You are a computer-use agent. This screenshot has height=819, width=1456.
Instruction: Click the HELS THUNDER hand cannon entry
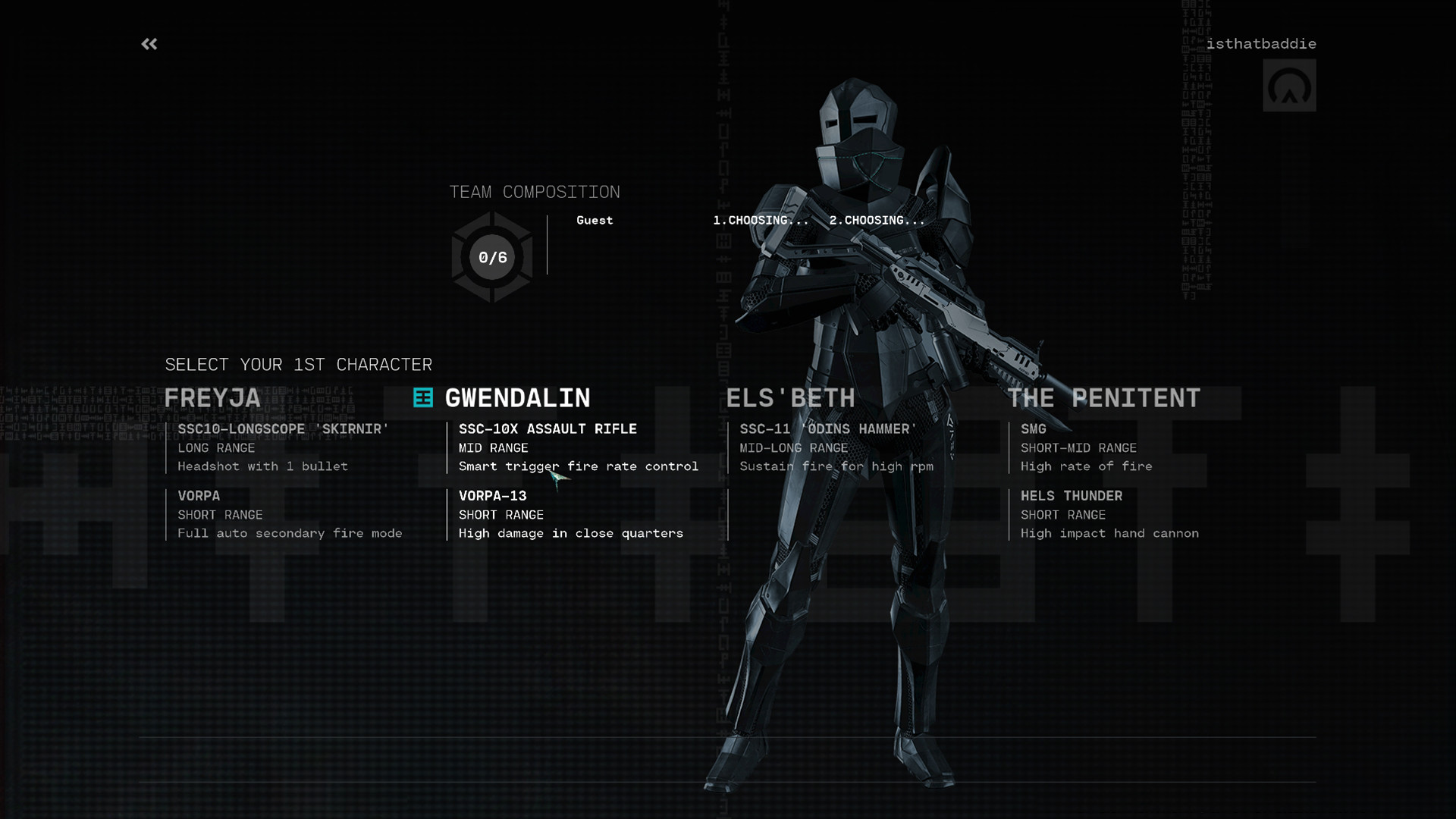1072,496
